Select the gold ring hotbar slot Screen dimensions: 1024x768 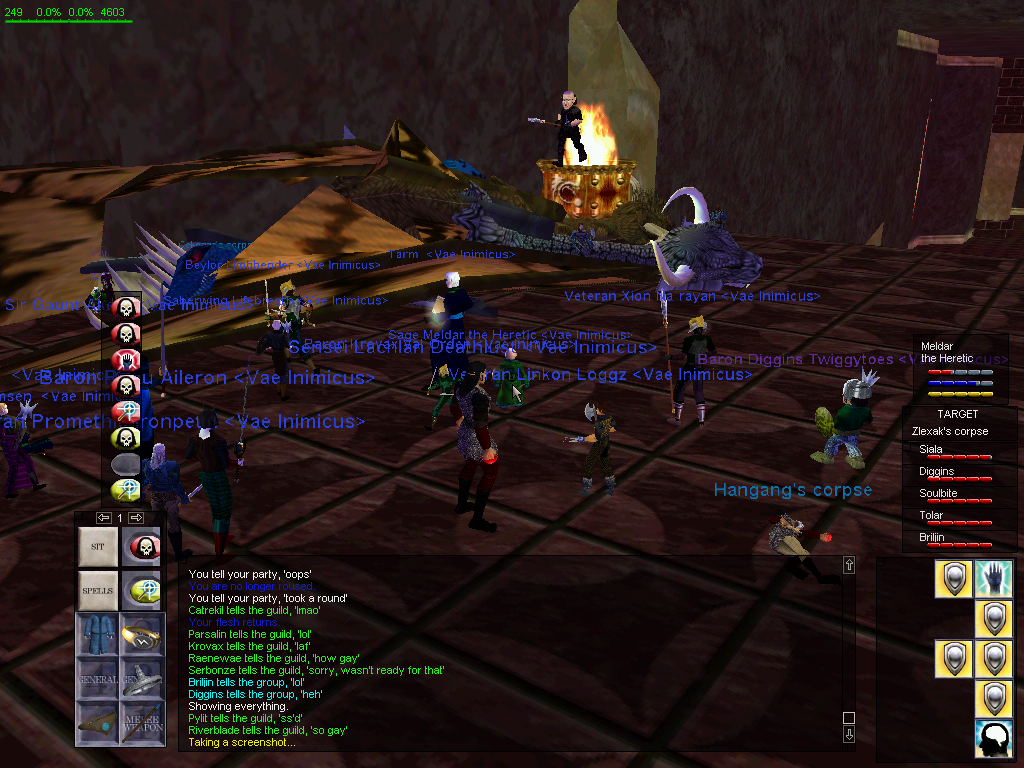coord(142,635)
